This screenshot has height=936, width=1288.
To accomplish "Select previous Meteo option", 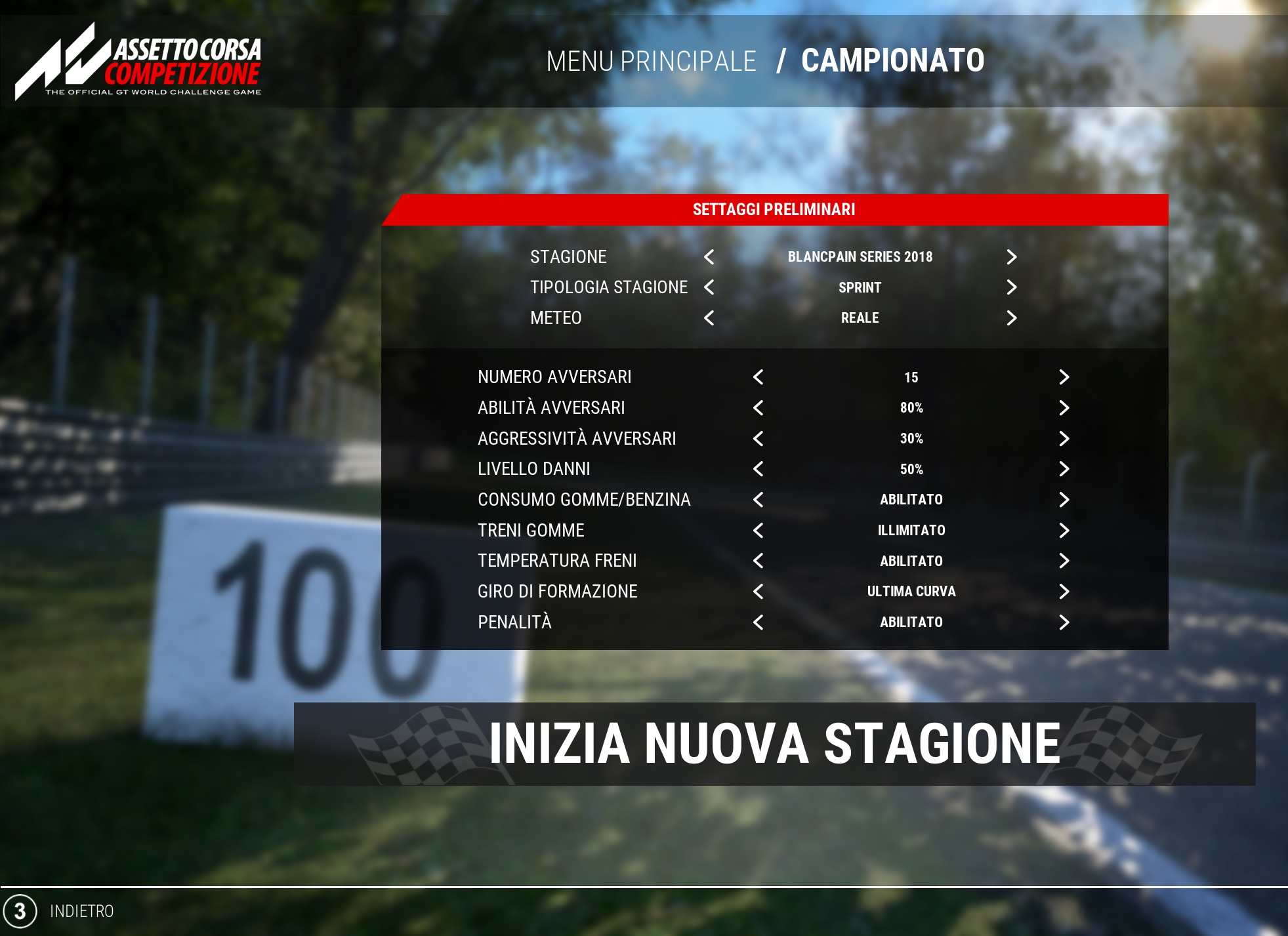I will tap(709, 318).
